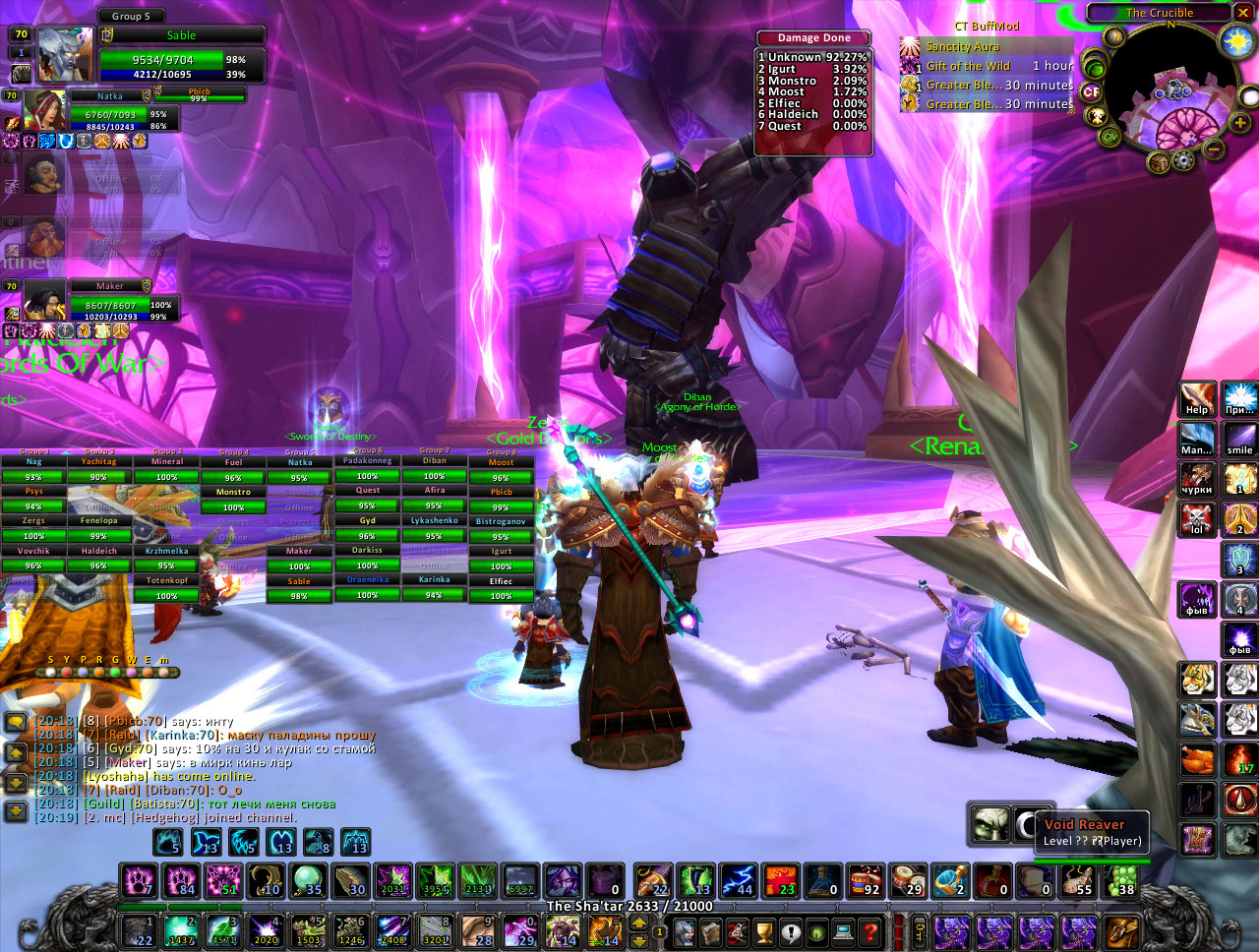The width and height of the screenshot is (1259, 952).
Task: Select the Gift of the Wild buff
Action: click(x=911, y=66)
